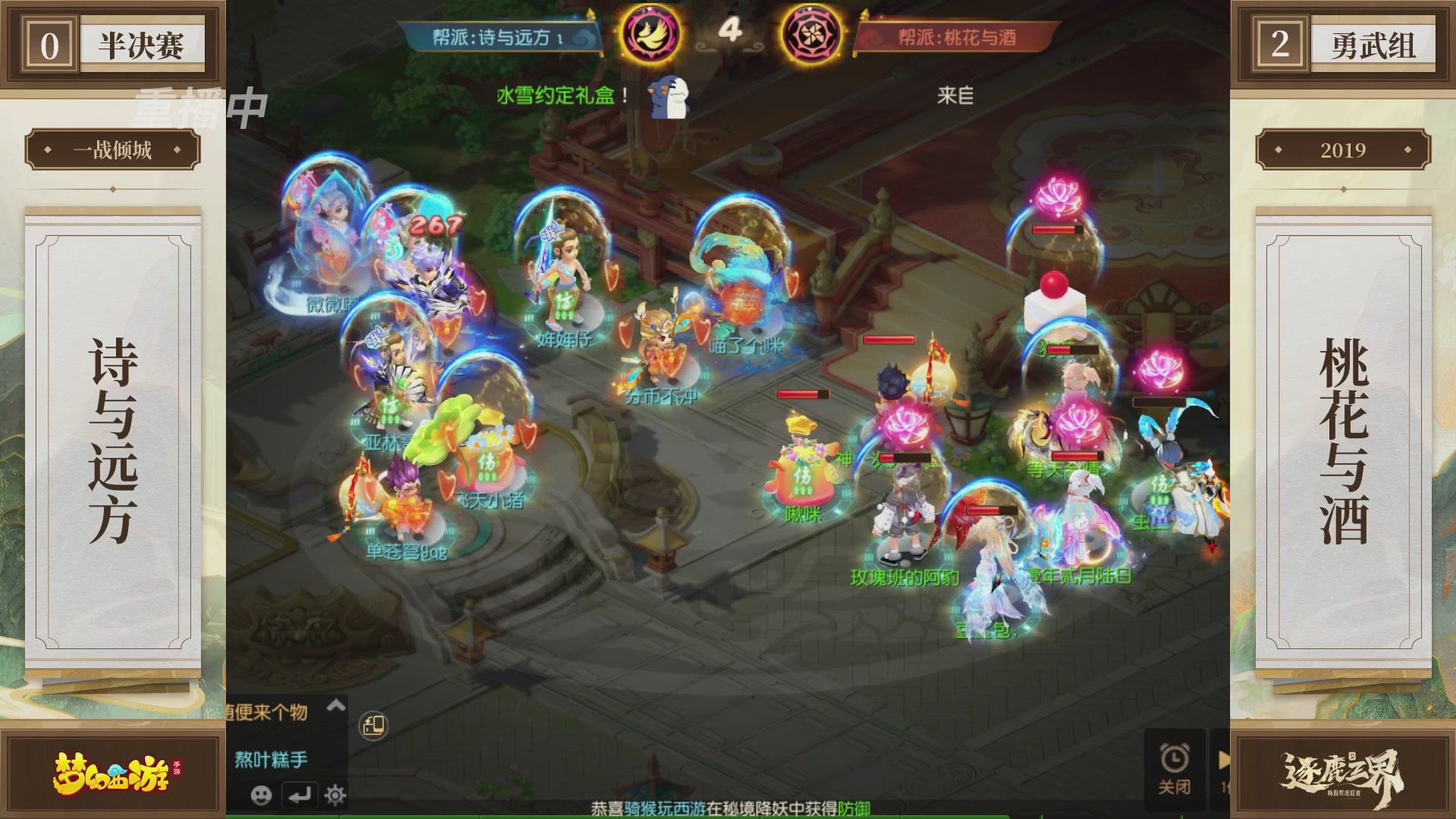The height and width of the screenshot is (819, 1456).
Task: Click the 冰雪约定礼盒 announcement link
Action: click(557, 95)
